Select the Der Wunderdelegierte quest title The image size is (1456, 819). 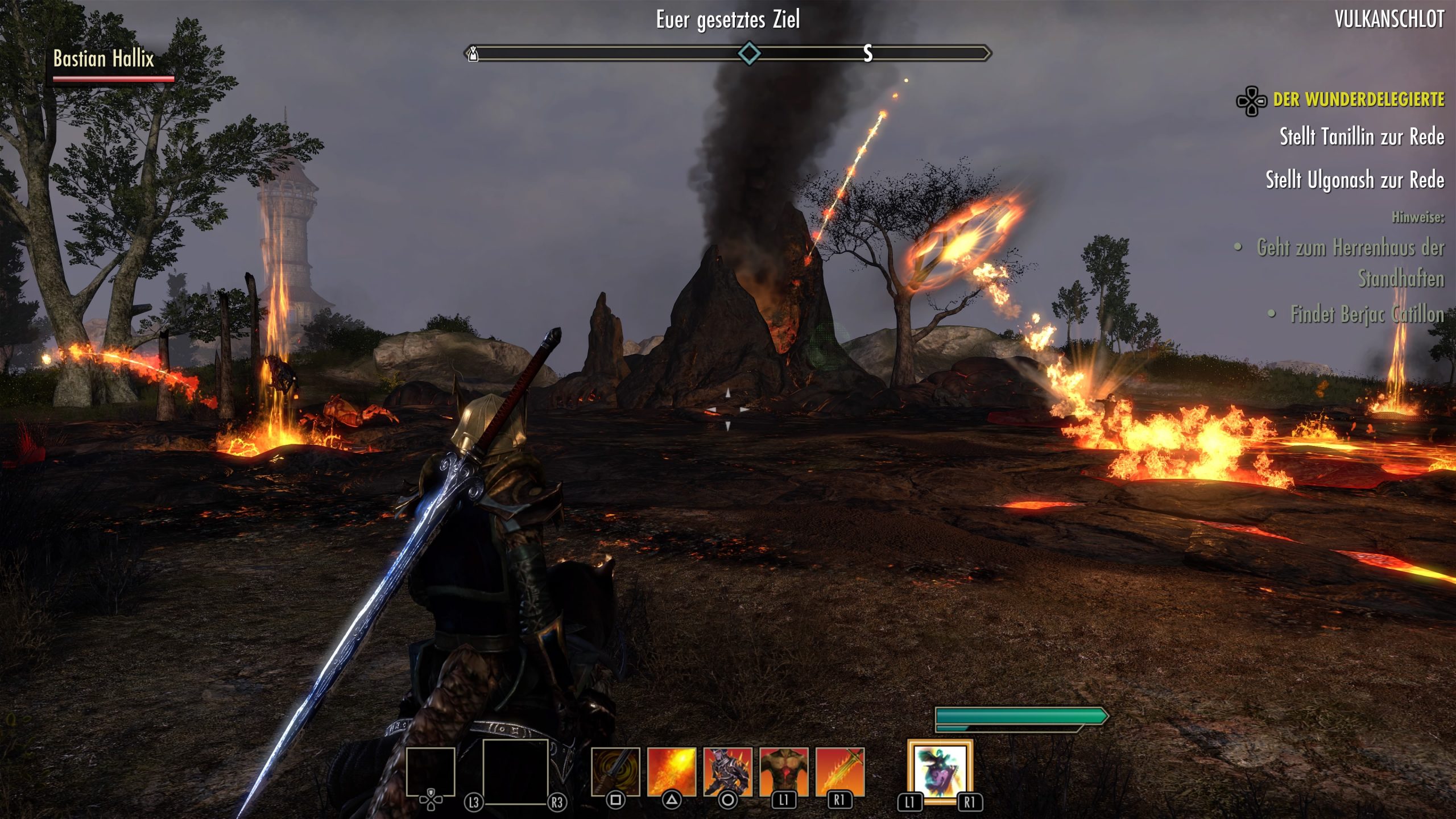tap(1358, 100)
